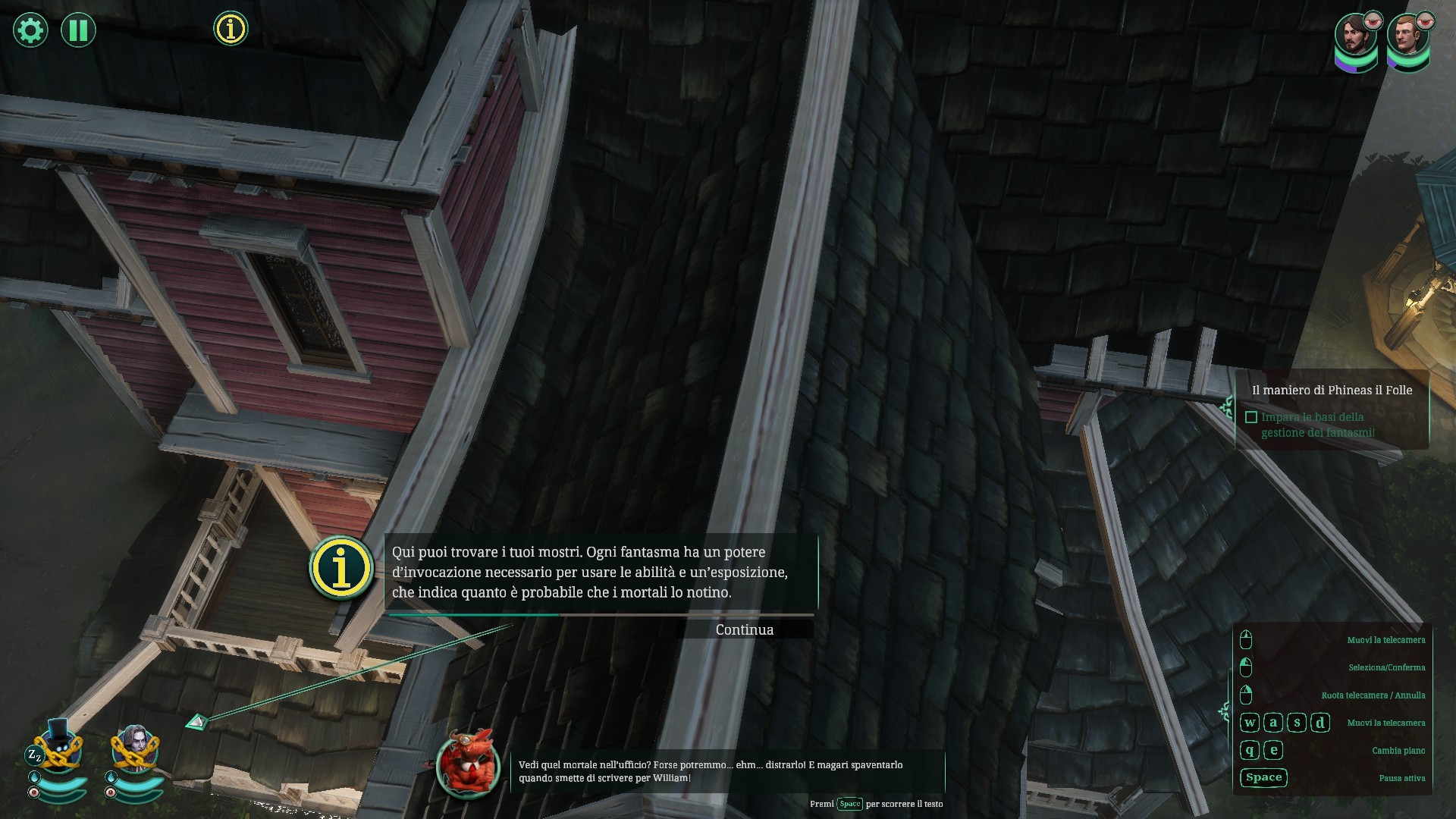
Task: Click the objective checkbox for ghost management basics
Action: (1251, 417)
